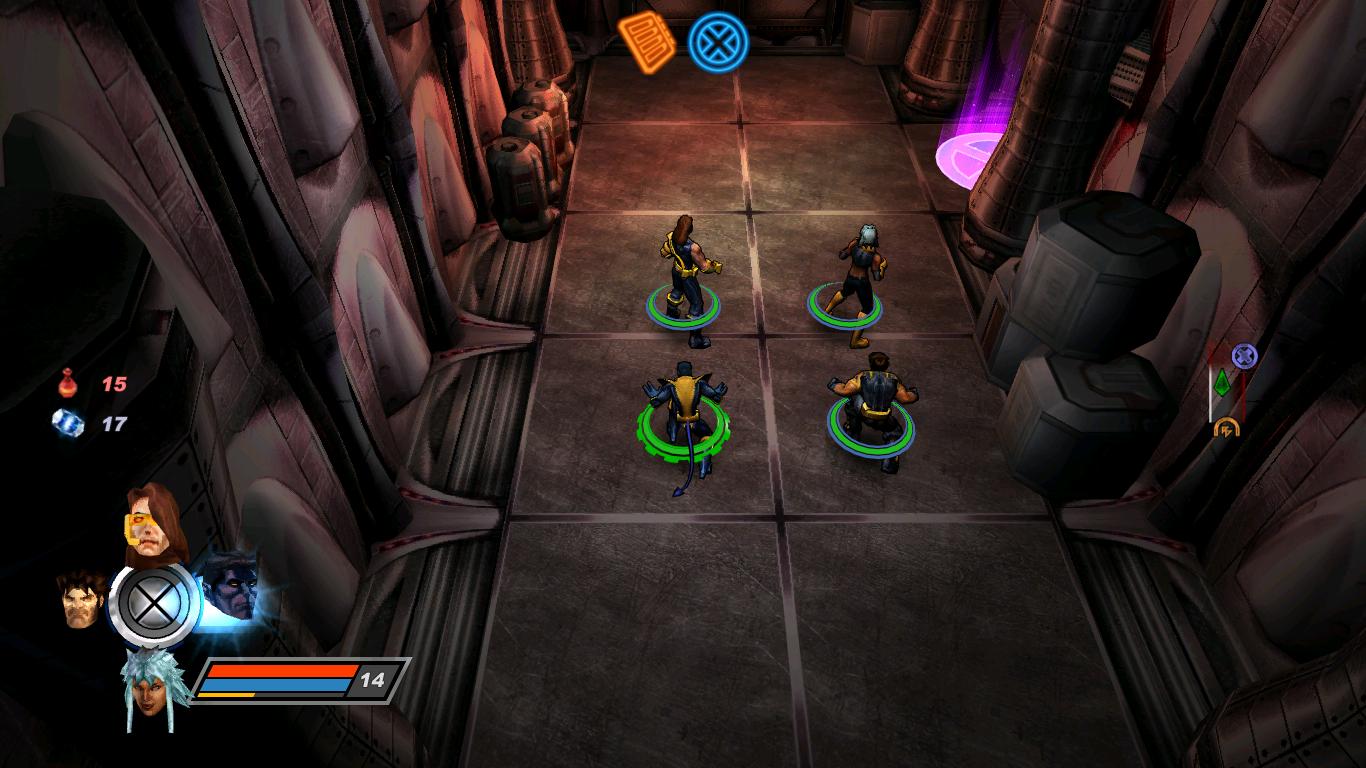Activate the blue X-Men logo icon

click(x=713, y=41)
